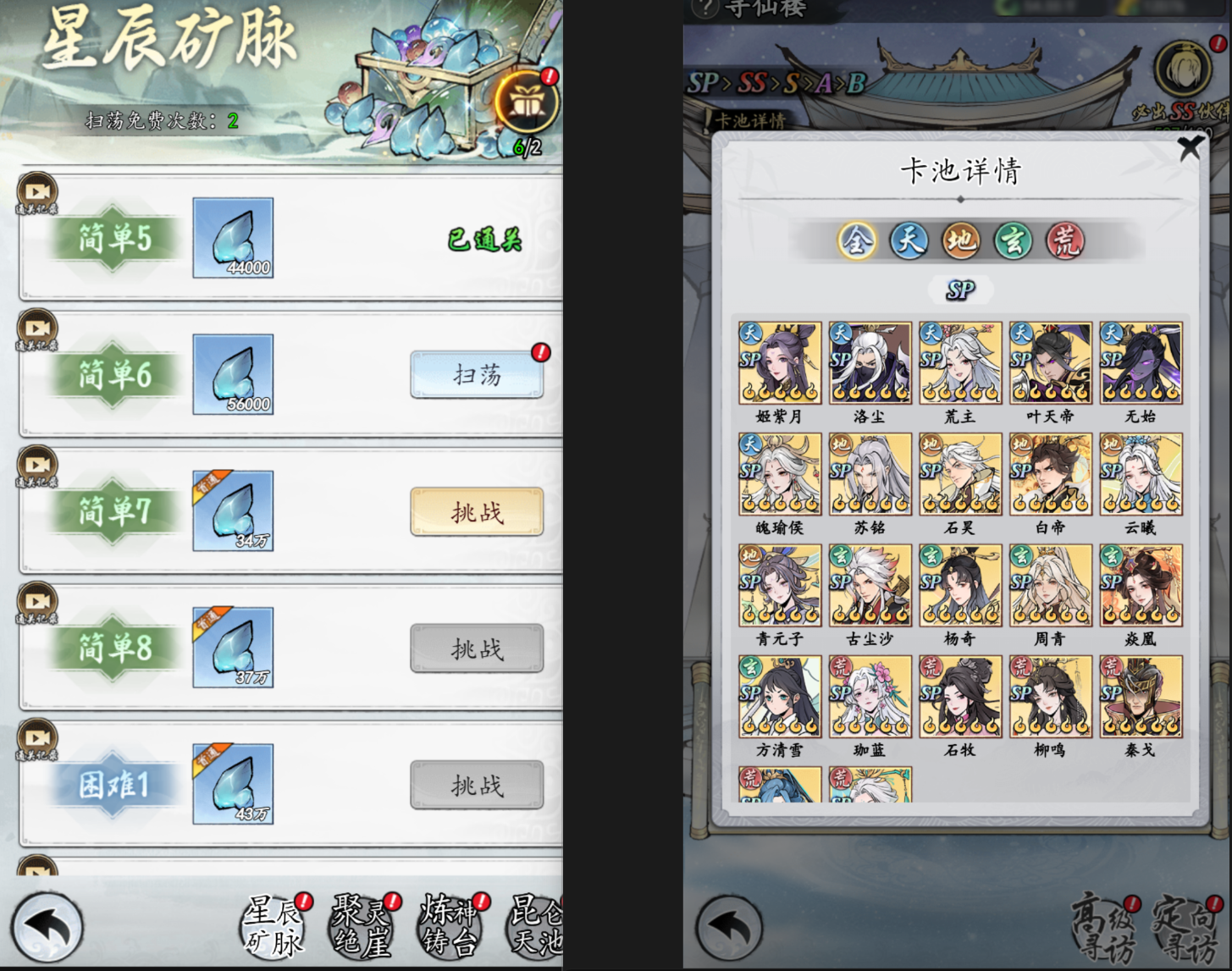Switch on the 荒 element filter
The image size is (1232, 971).
pos(1064,242)
